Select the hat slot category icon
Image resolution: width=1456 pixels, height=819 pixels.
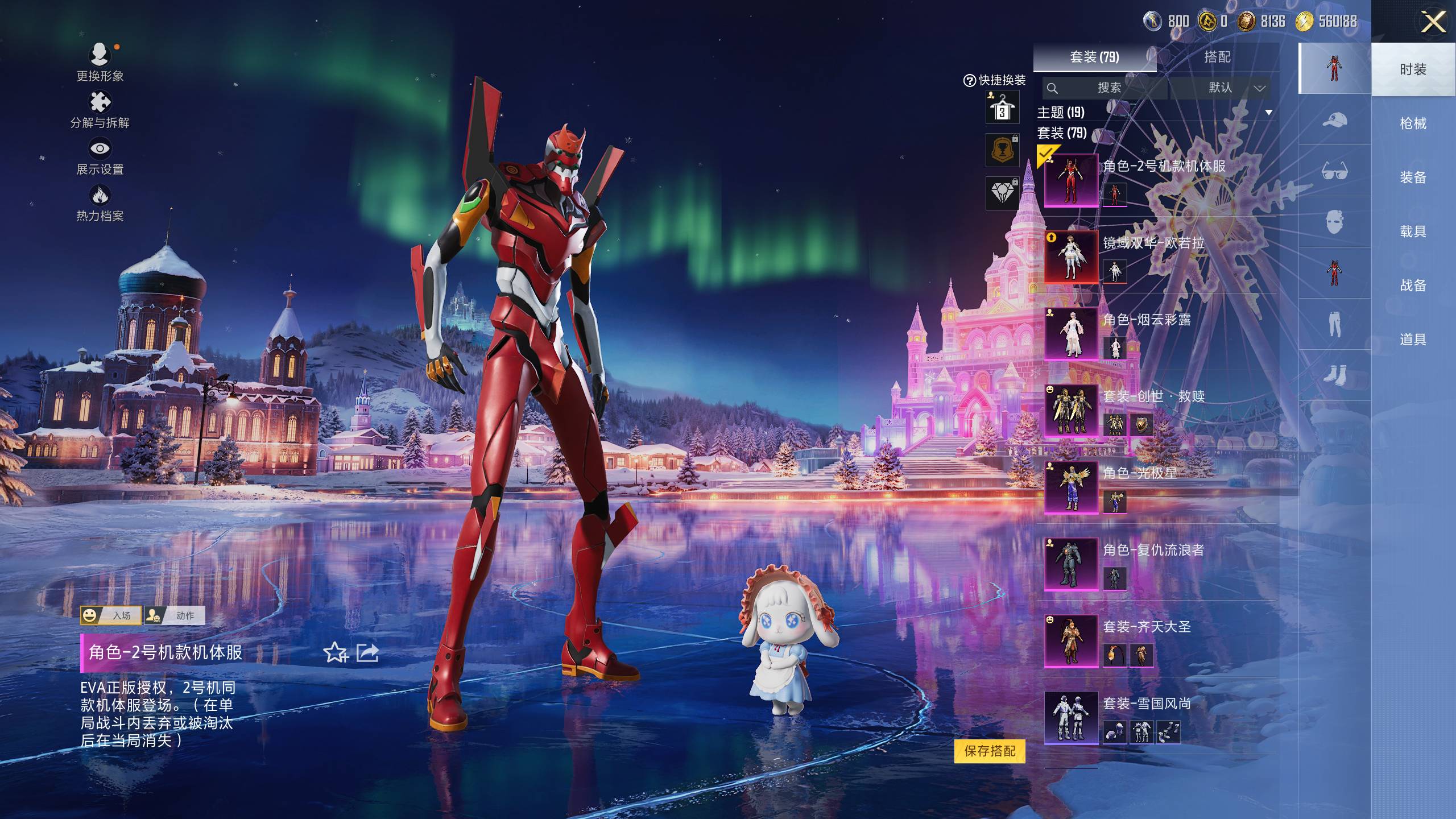click(1334, 121)
